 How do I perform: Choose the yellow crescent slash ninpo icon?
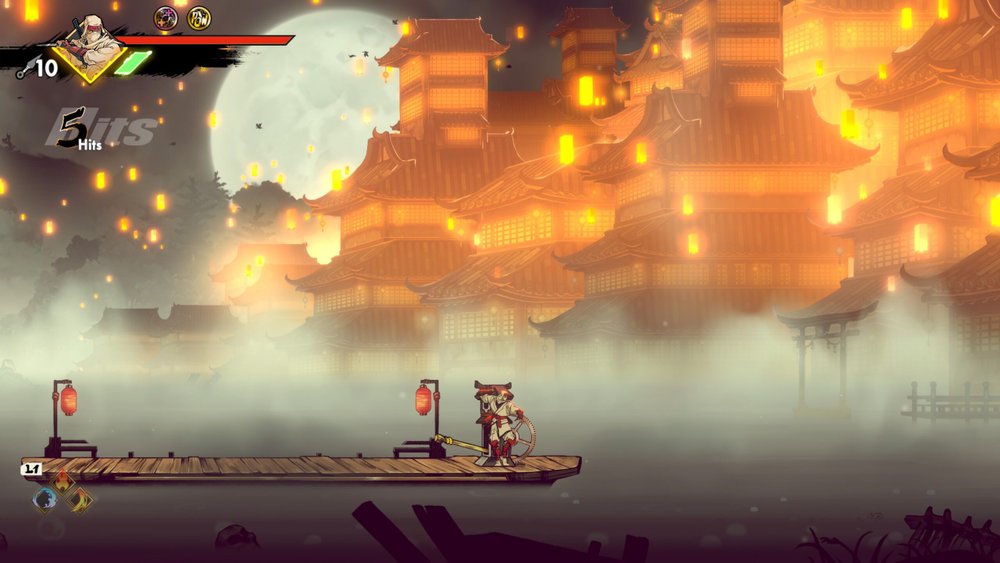[x=80, y=498]
